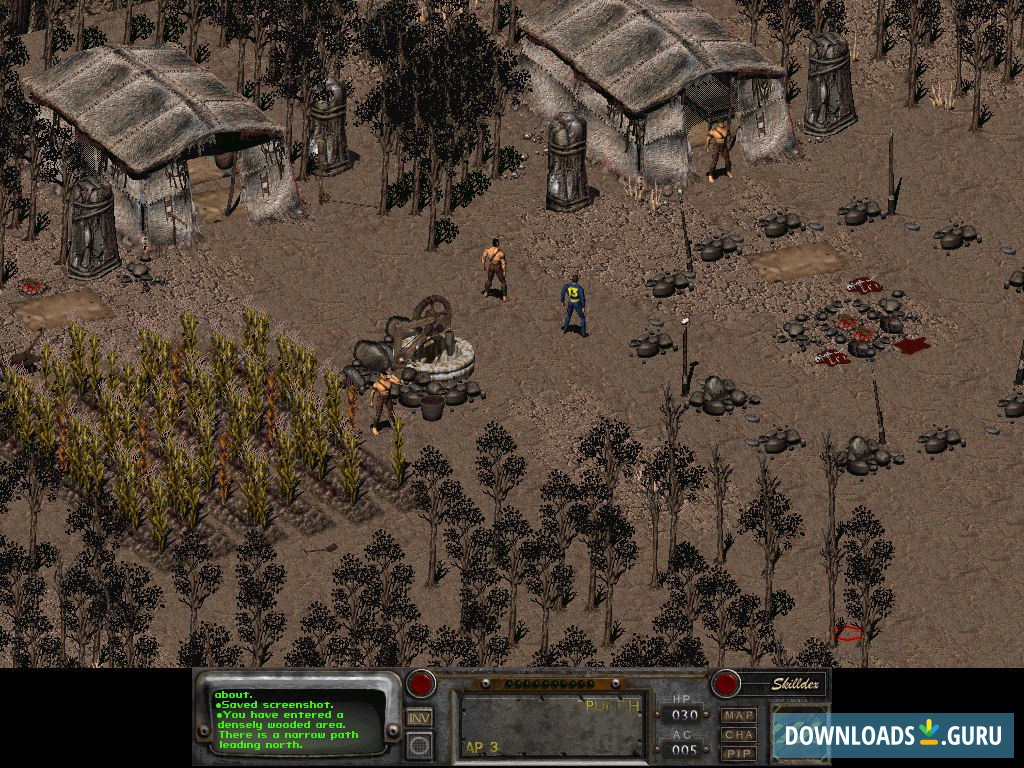The width and height of the screenshot is (1024, 768).
Task: Click the red button left of the weapon slot
Action: tap(421, 684)
